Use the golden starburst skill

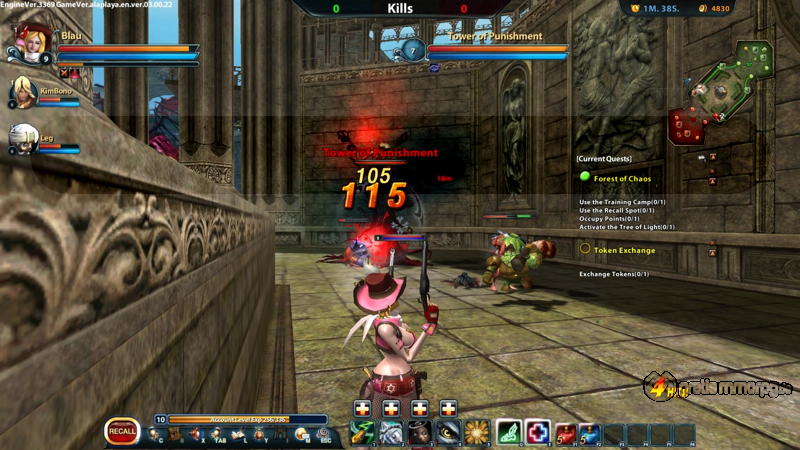click(476, 432)
